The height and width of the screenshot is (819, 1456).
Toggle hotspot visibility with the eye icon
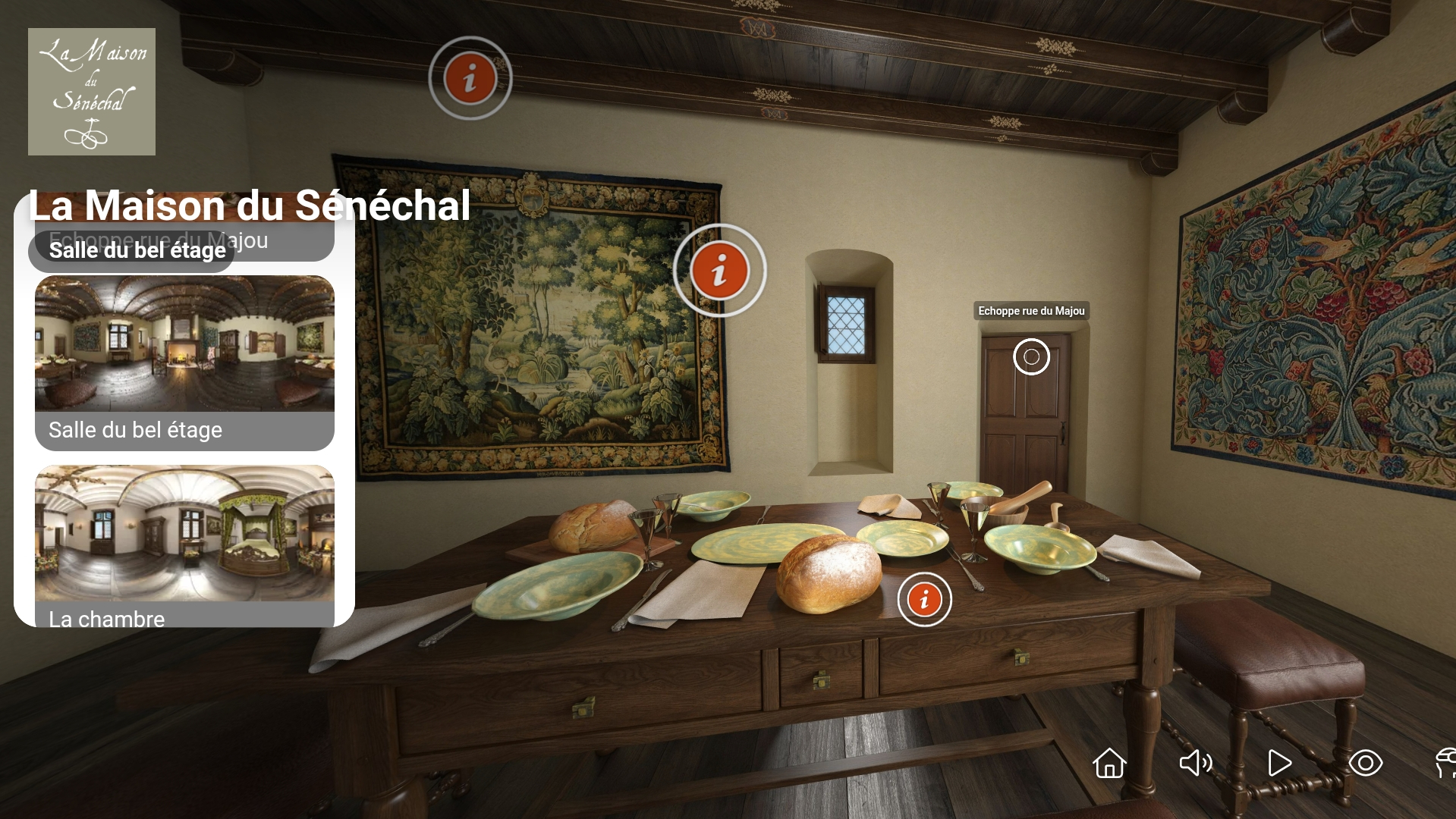[x=1365, y=763]
